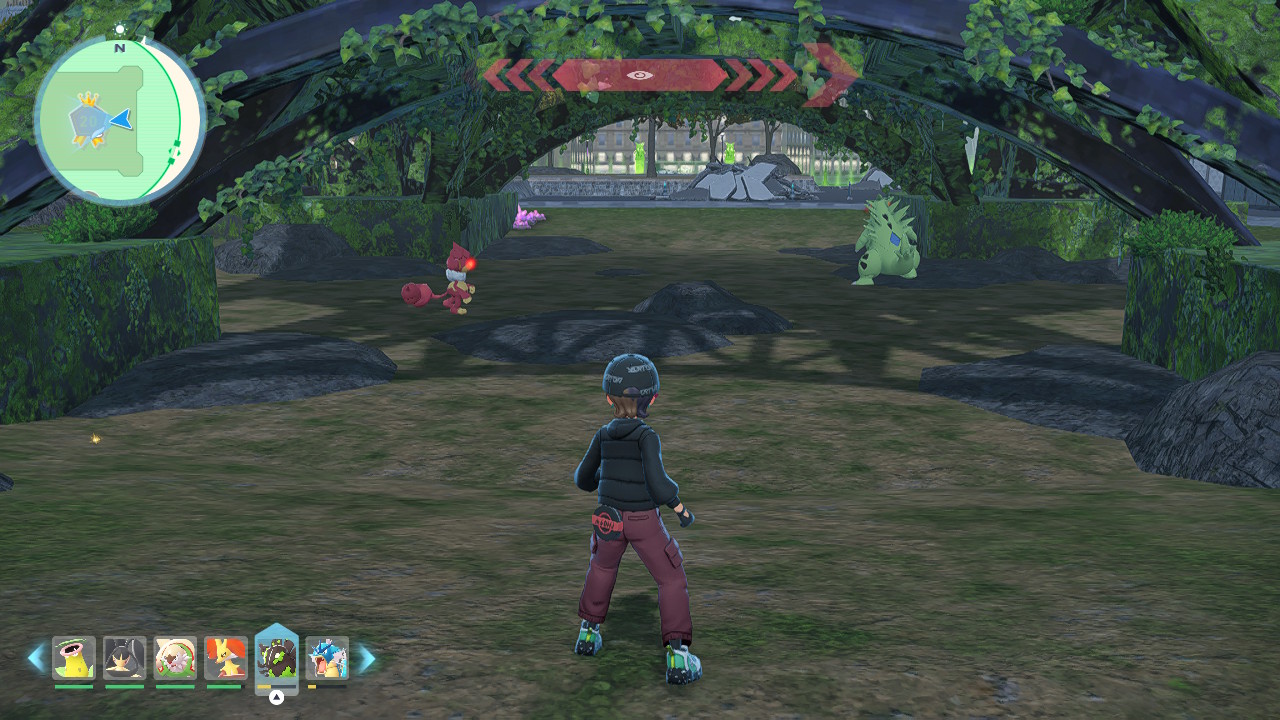
Task: Click the crowned zone 20 marker on minimap
Action: tap(88, 122)
